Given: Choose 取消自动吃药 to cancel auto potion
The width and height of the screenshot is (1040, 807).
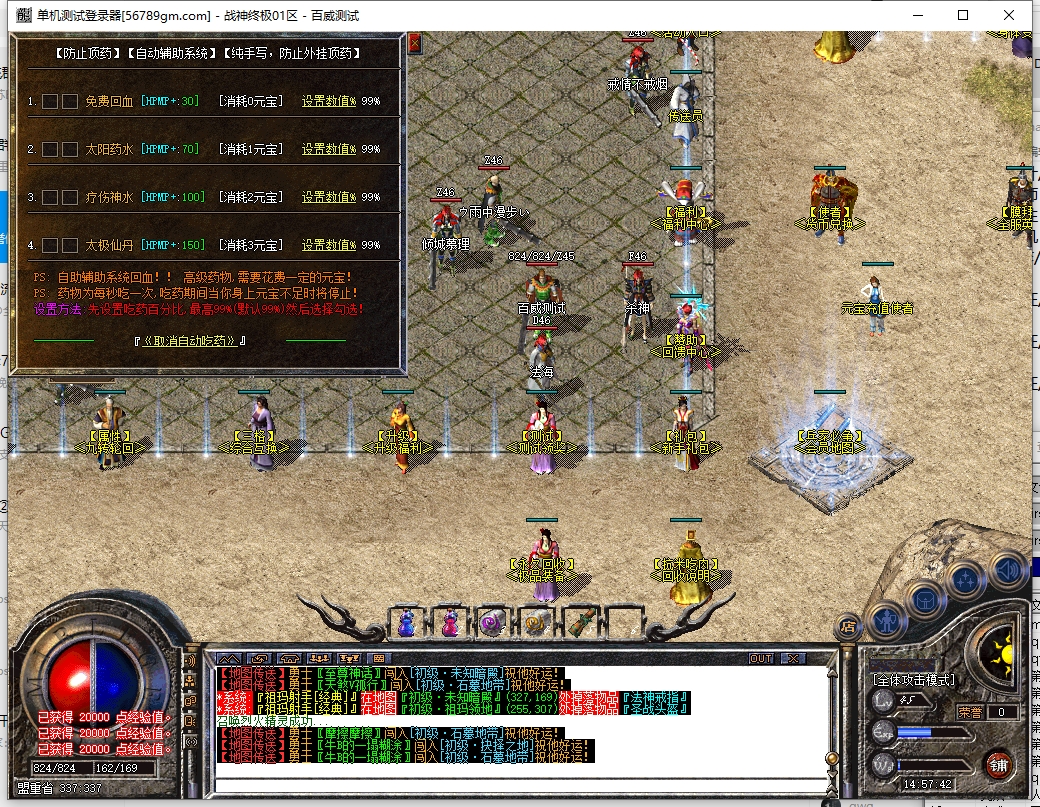Looking at the screenshot, I should pos(190,340).
